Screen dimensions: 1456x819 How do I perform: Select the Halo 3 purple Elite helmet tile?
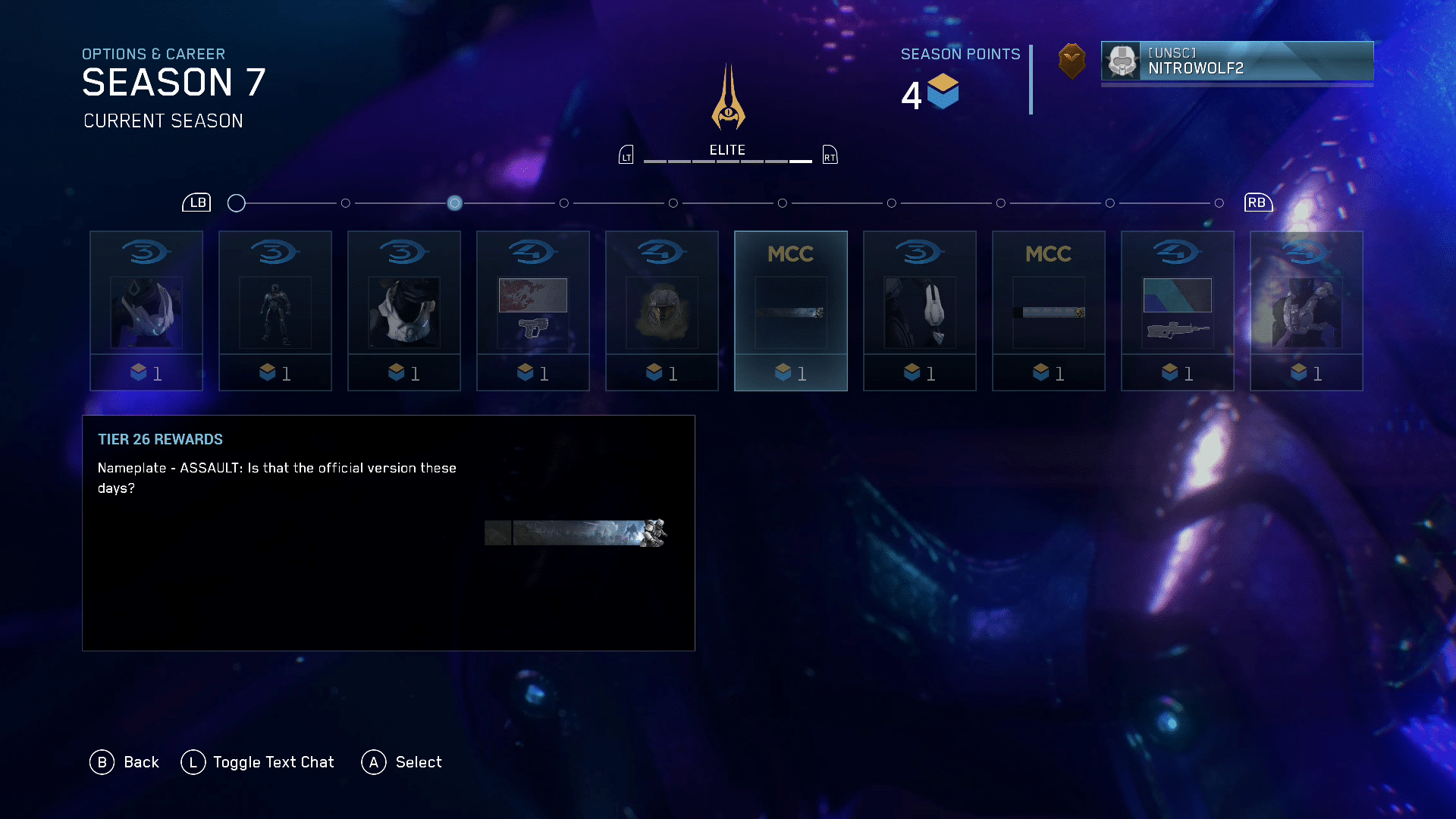[x=146, y=311]
